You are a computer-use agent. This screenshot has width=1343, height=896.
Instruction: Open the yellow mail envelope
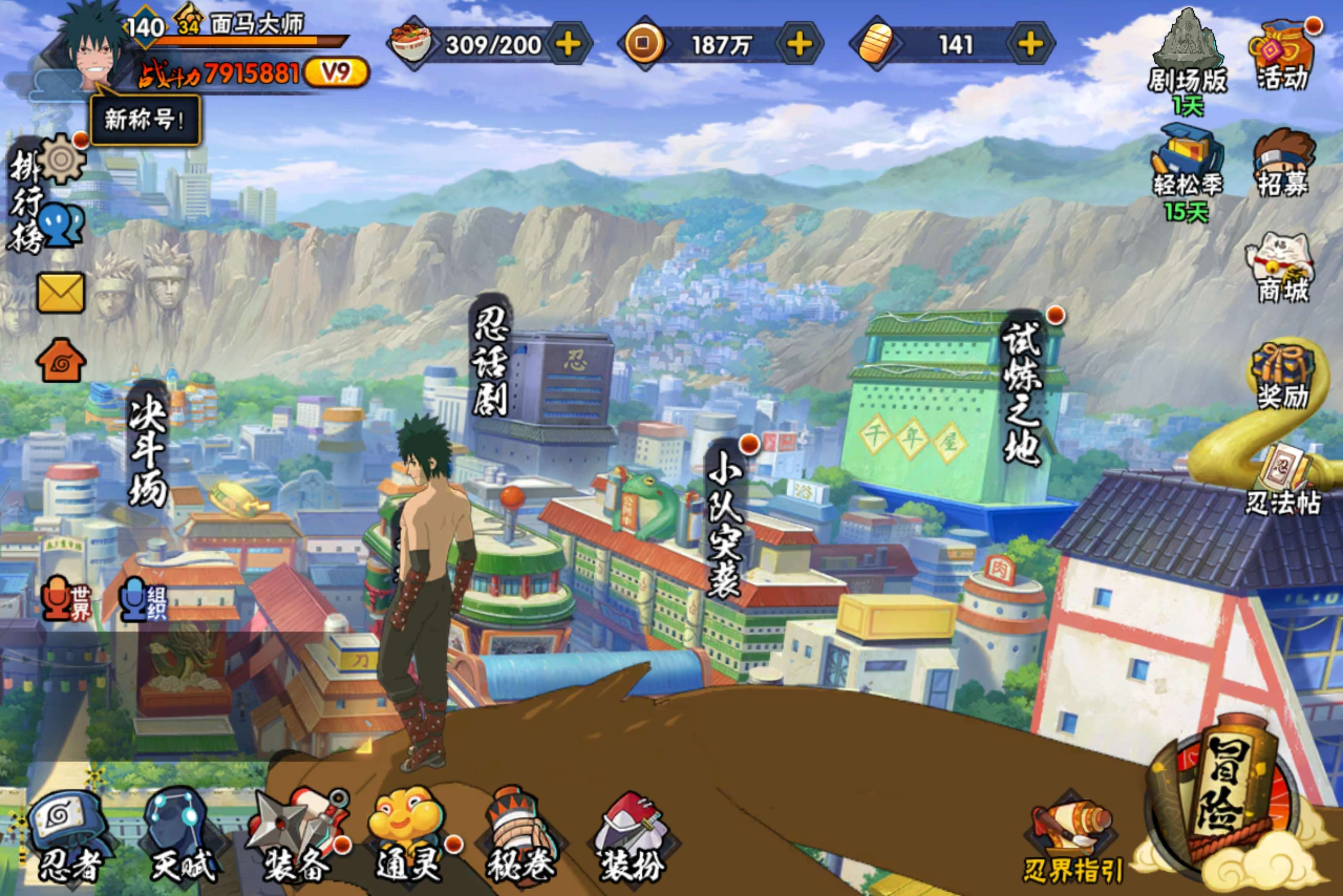pos(60,292)
